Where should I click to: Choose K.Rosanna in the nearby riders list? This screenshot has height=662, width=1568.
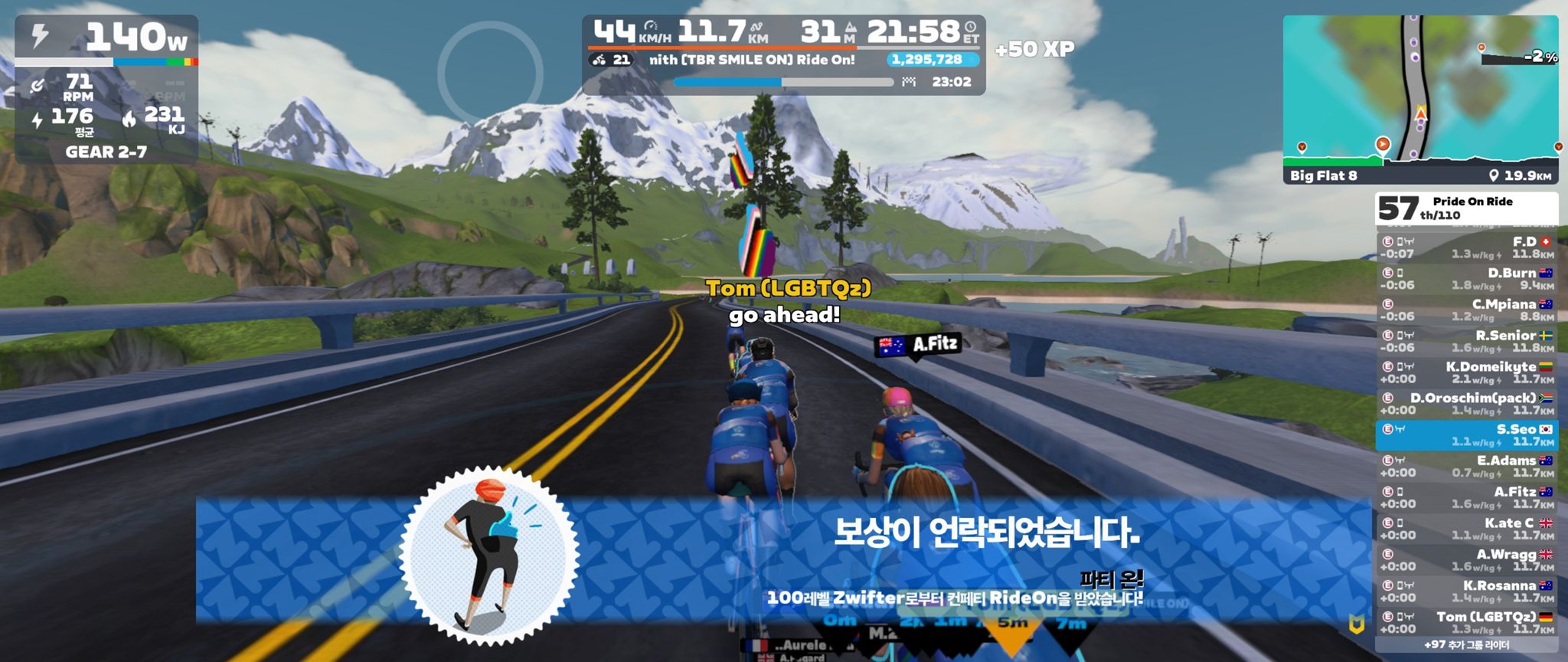(1466, 592)
